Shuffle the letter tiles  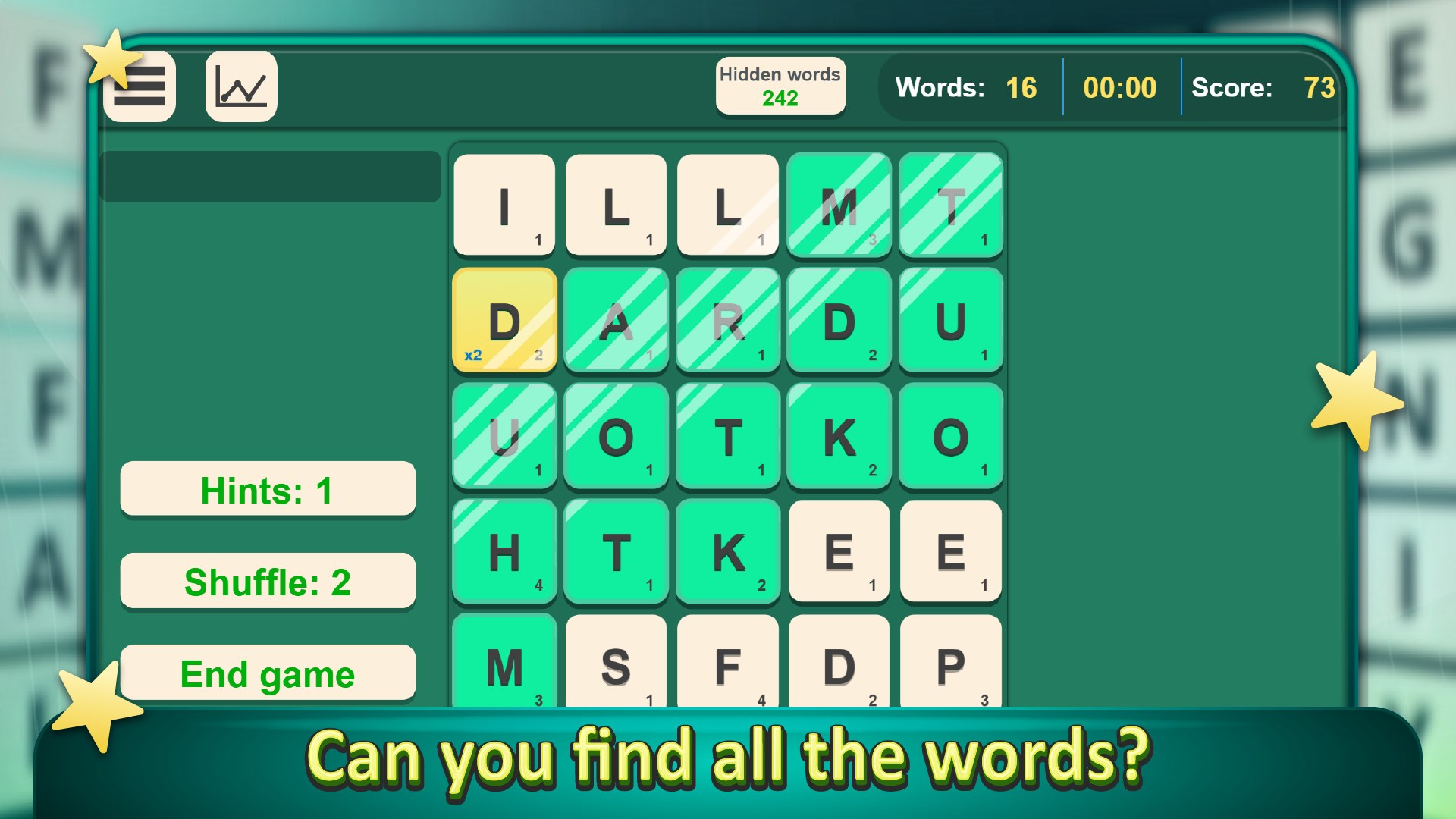[x=267, y=581]
